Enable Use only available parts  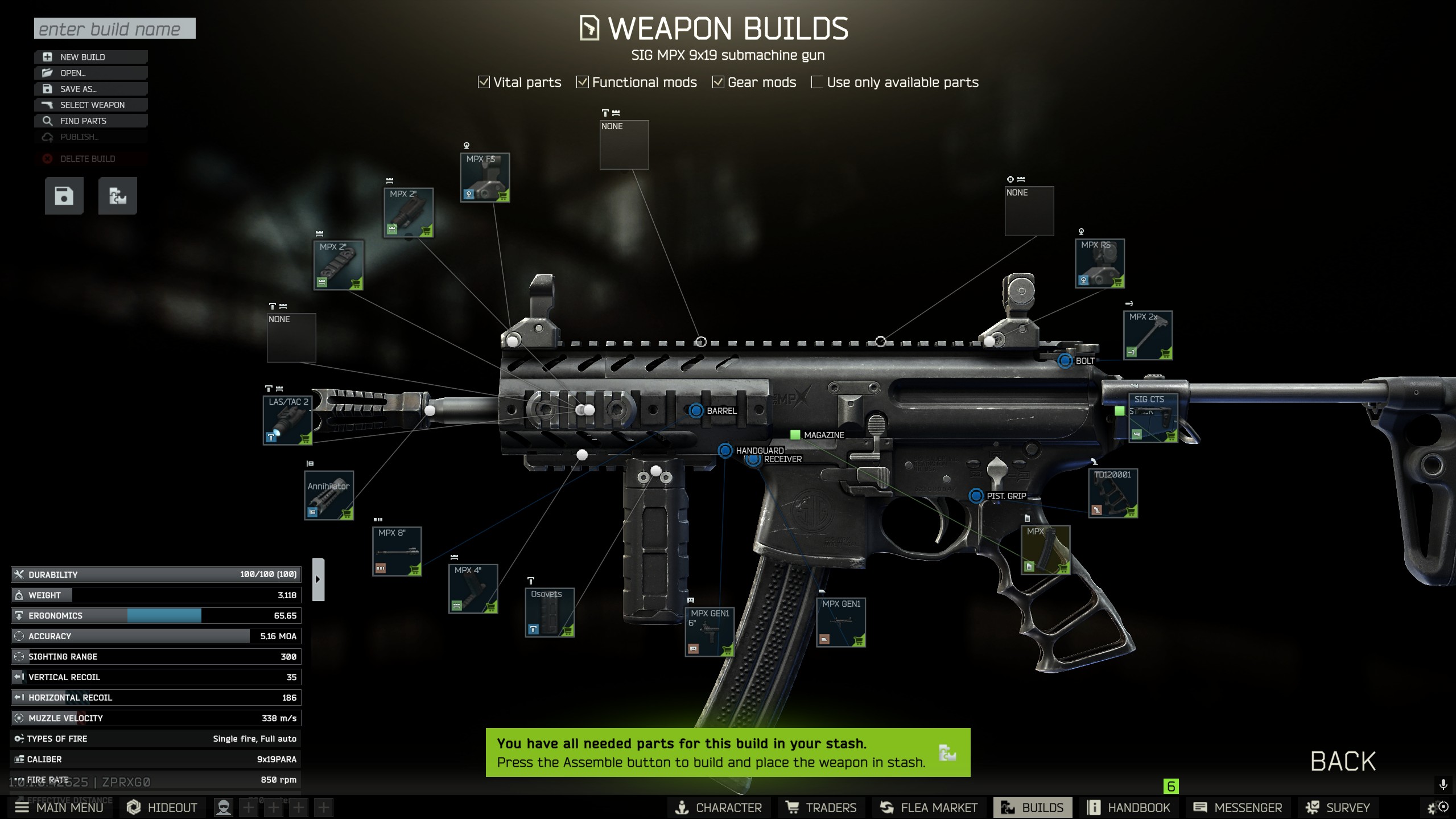[x=817, y=83]
